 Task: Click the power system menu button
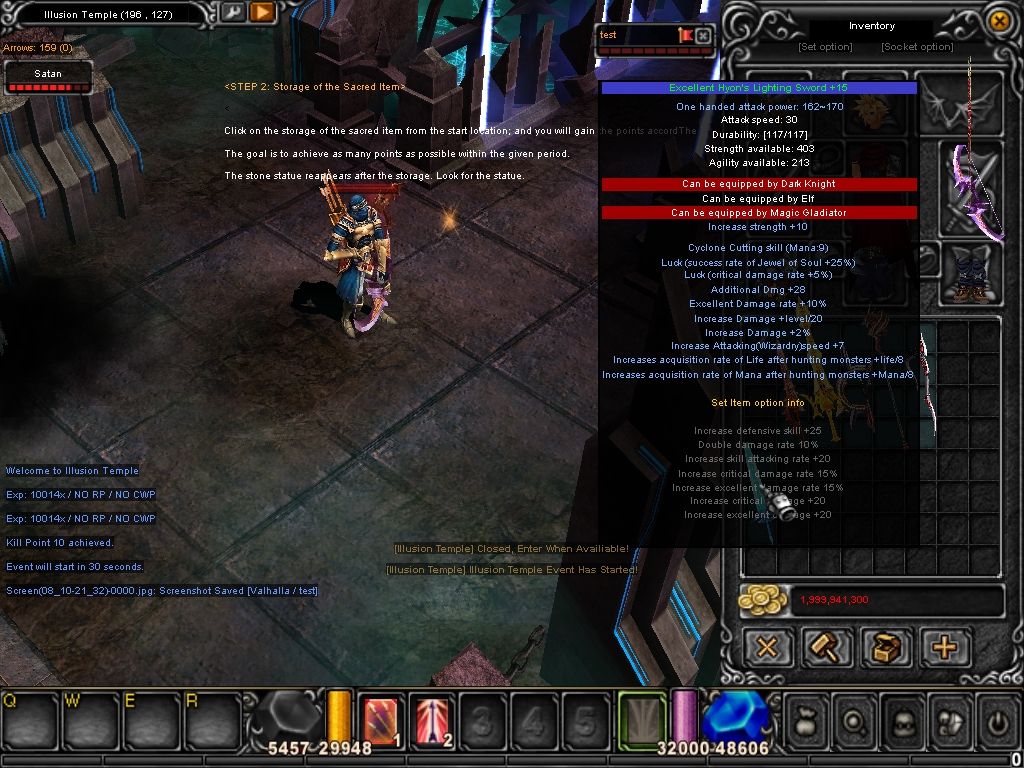[x=996, y=720]
